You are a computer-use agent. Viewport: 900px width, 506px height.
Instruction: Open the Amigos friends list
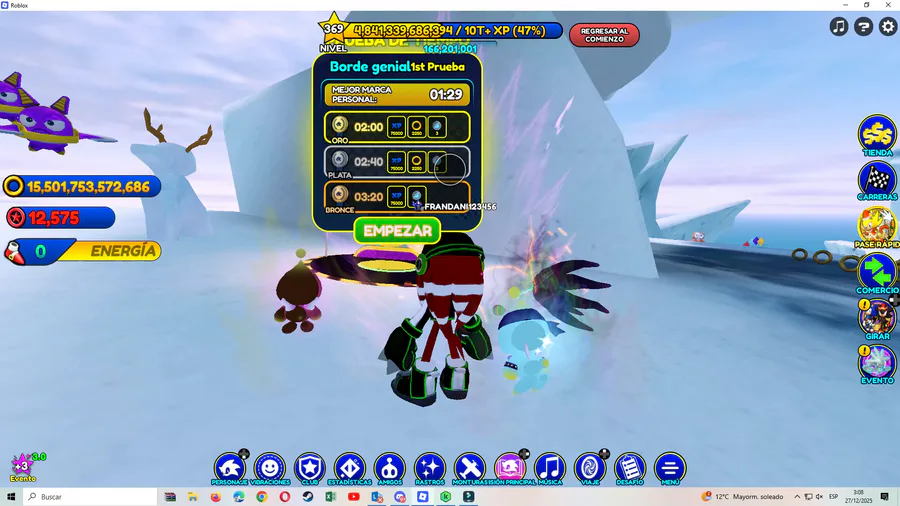[390, 467]
